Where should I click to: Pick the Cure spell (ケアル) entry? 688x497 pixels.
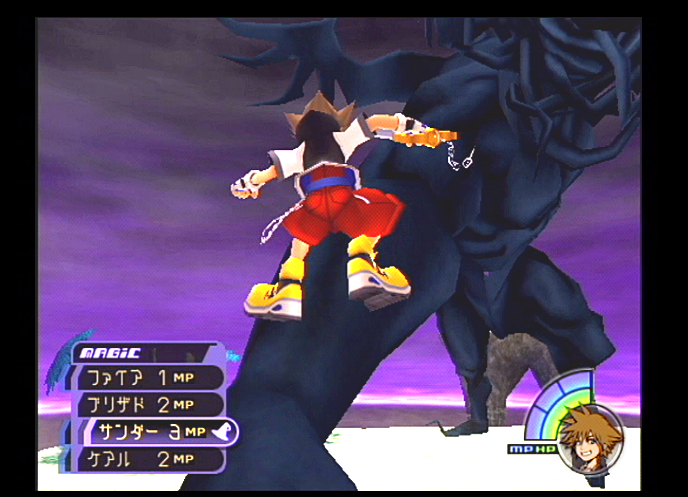(x=145, y=459)
